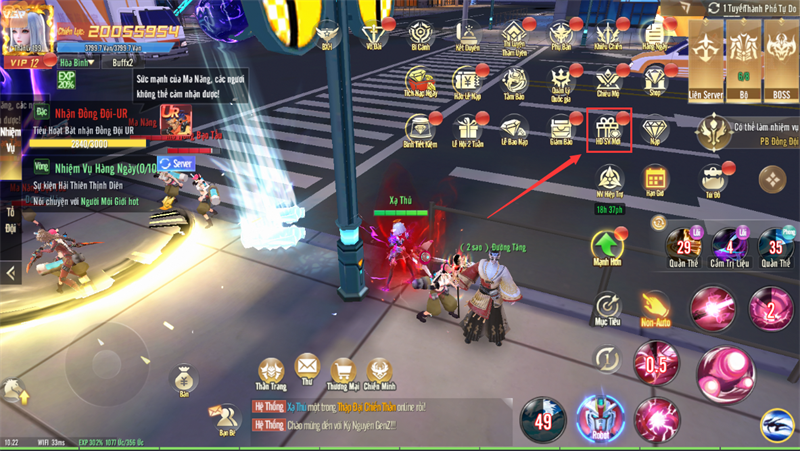Click the Mạnh Hơn green arrow icon
The width and height of the screenshot is (800, 451).
pos(607,247)
